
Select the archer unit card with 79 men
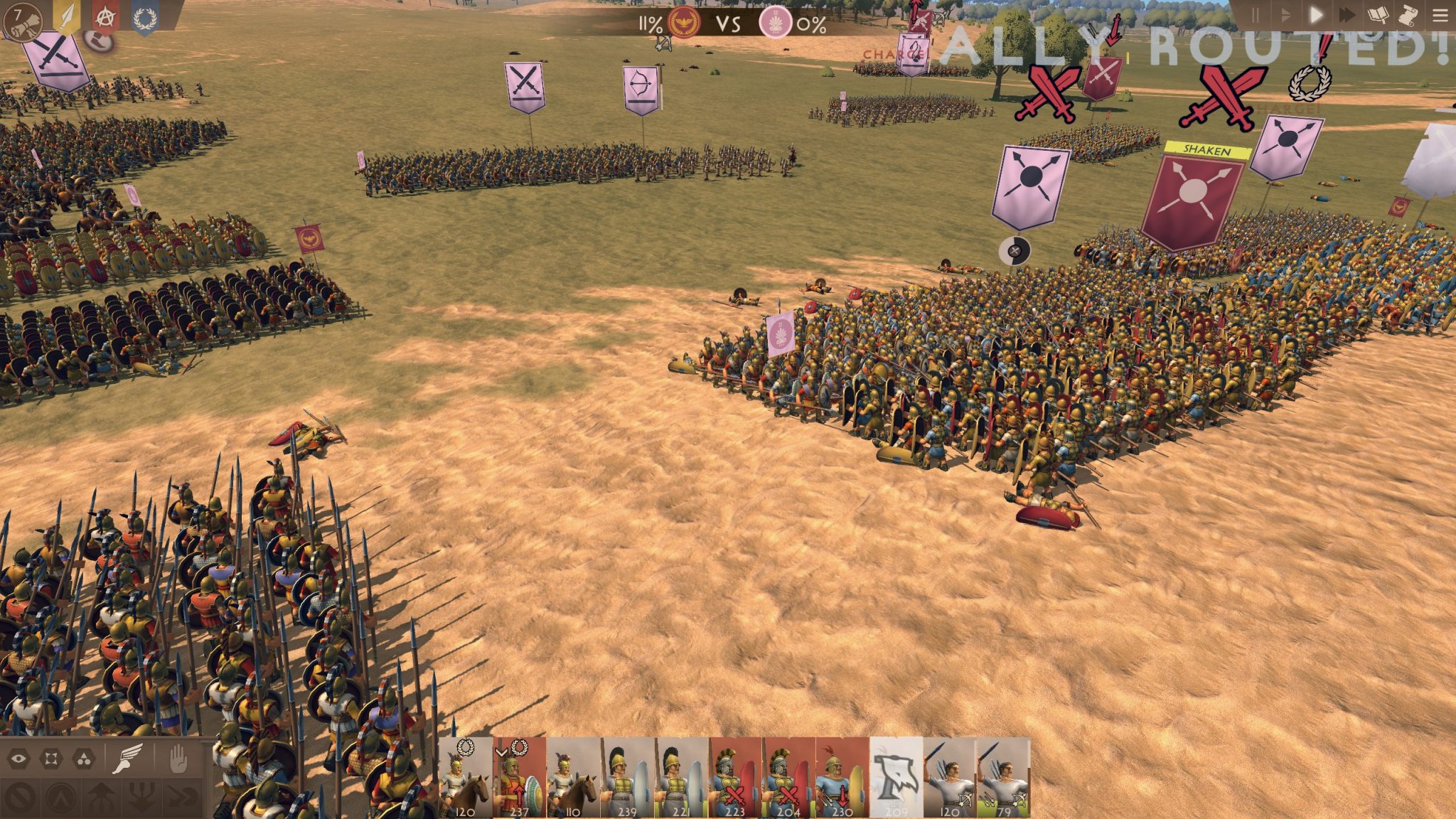click(1003, 778)
